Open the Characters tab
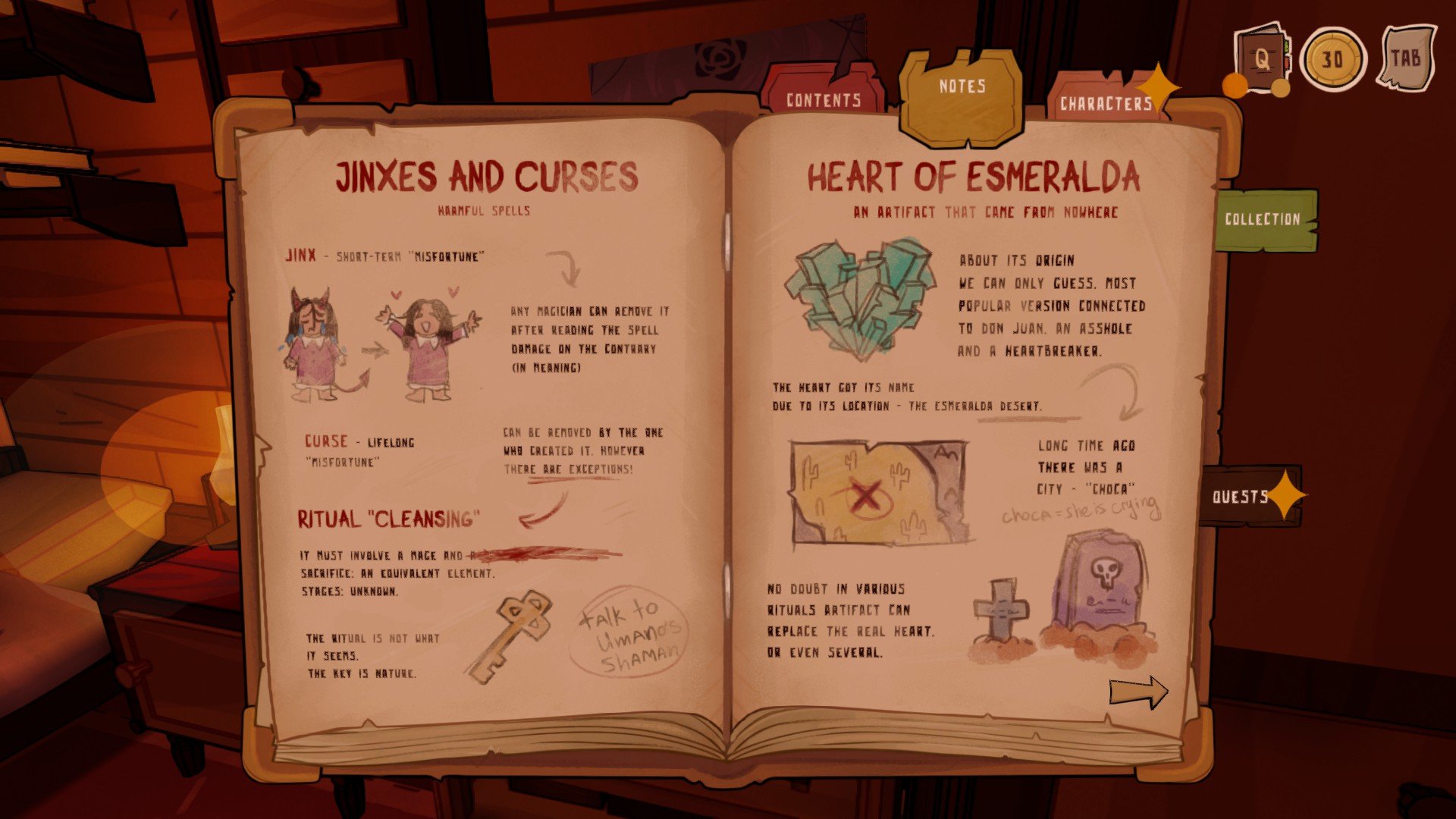The width and height of the screenshot is (1456, 819). click(x=1105, y=103)
